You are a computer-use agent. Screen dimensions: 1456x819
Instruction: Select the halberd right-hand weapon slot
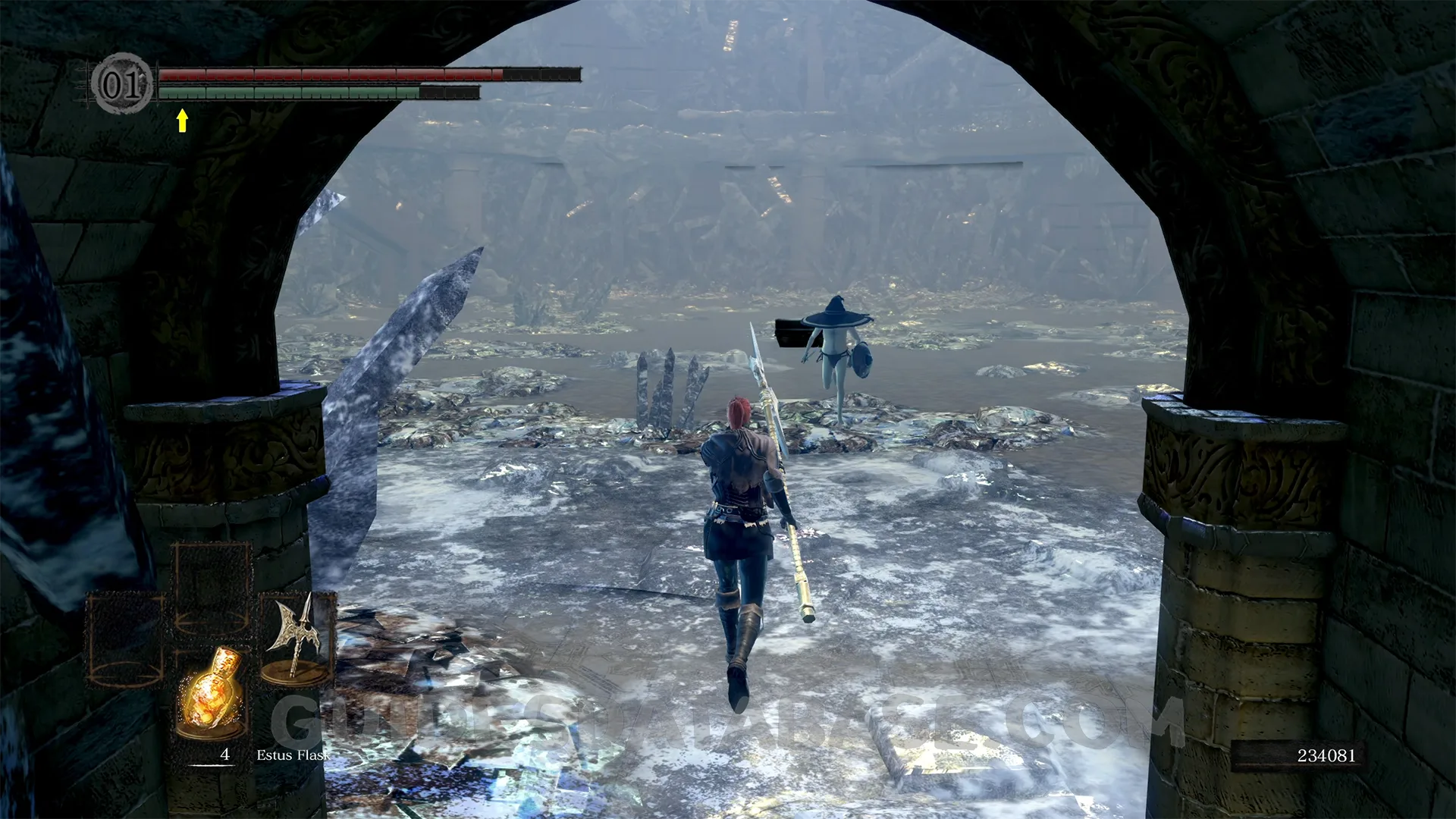tap(296, 639)
